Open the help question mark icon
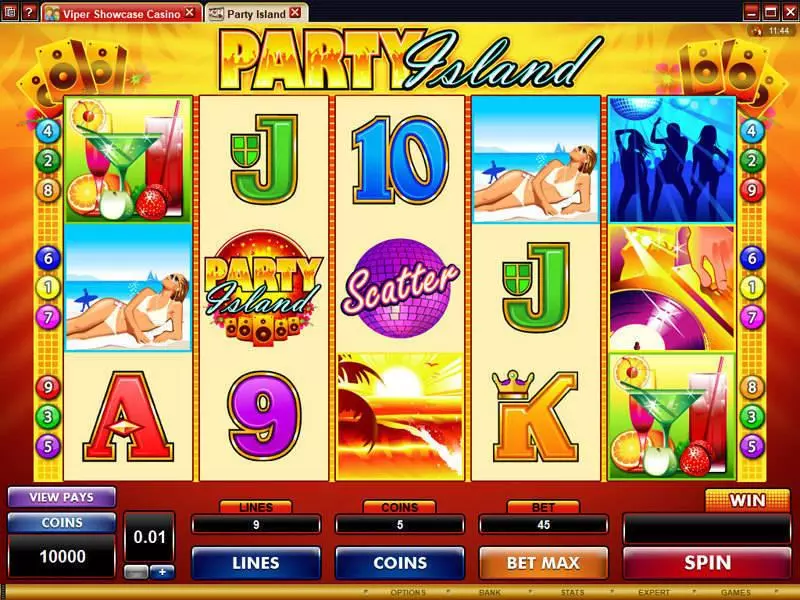 [x=27, y=12]
